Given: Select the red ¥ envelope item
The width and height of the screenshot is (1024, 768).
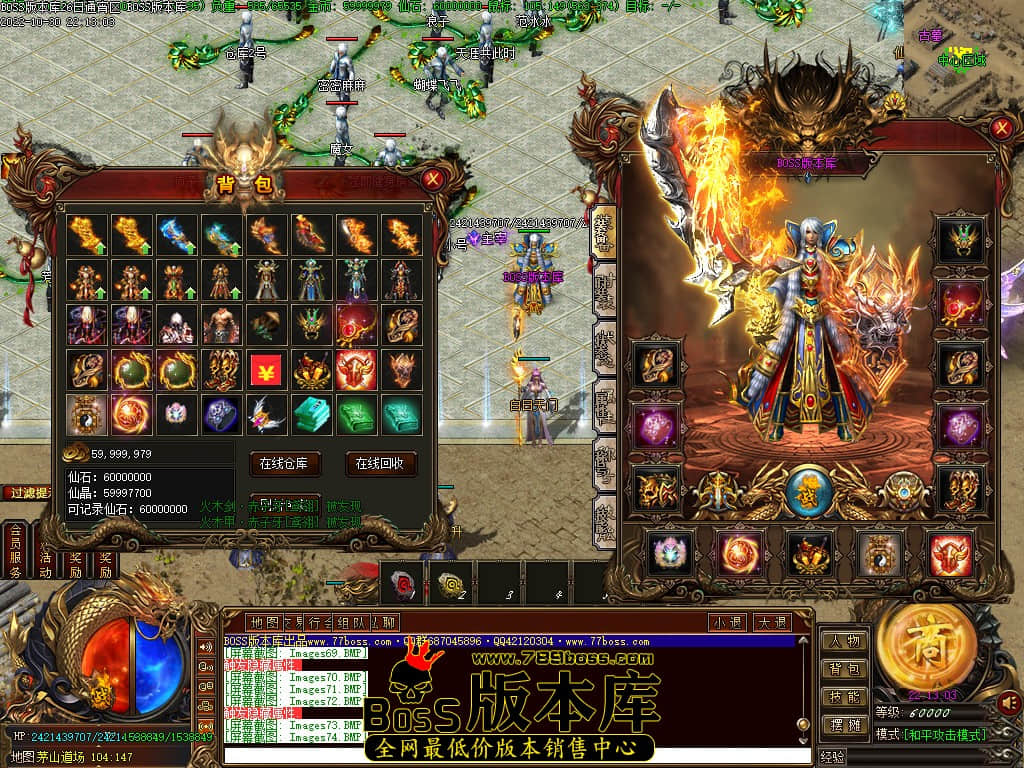Looking at the screenshot, I should tap(266, 370).
